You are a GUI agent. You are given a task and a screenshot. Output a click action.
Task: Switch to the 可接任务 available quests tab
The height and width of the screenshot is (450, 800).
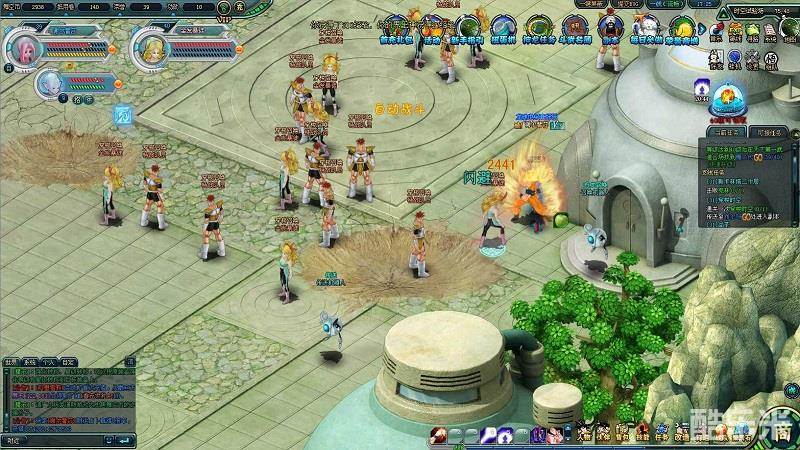769,131
